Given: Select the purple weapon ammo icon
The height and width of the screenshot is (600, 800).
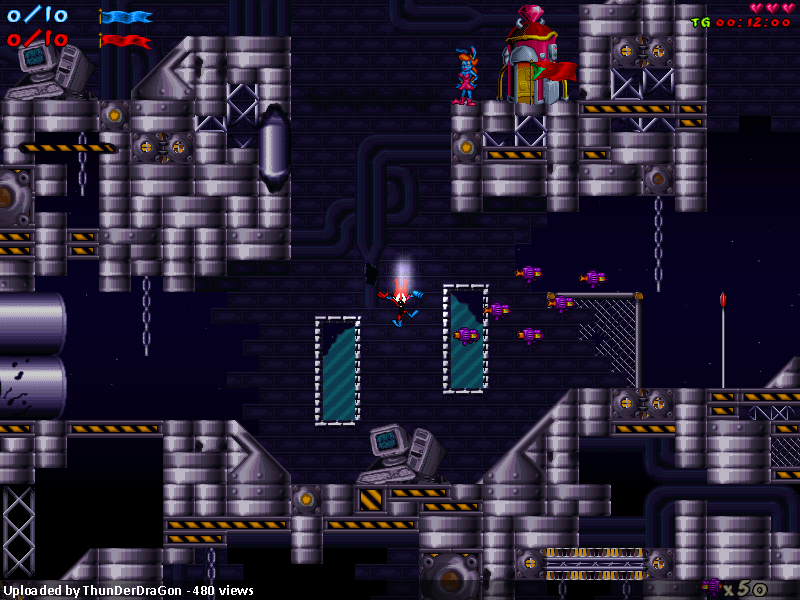Looking at the screenshot, I should tap(711, 587).
